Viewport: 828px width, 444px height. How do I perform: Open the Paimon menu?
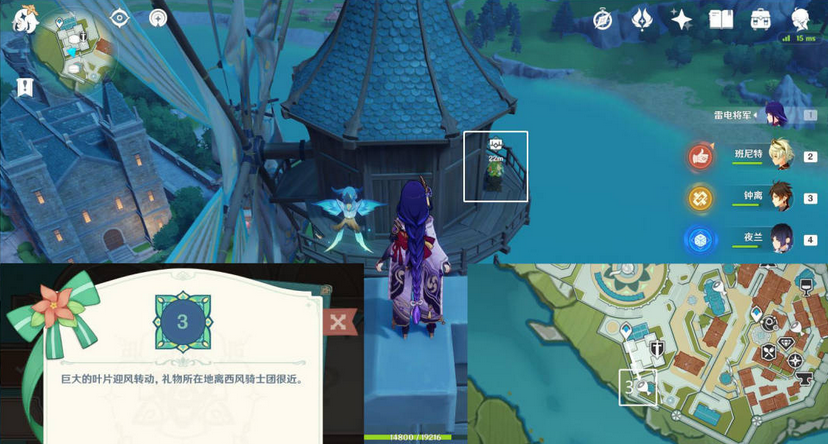click(x=25, y=20)
